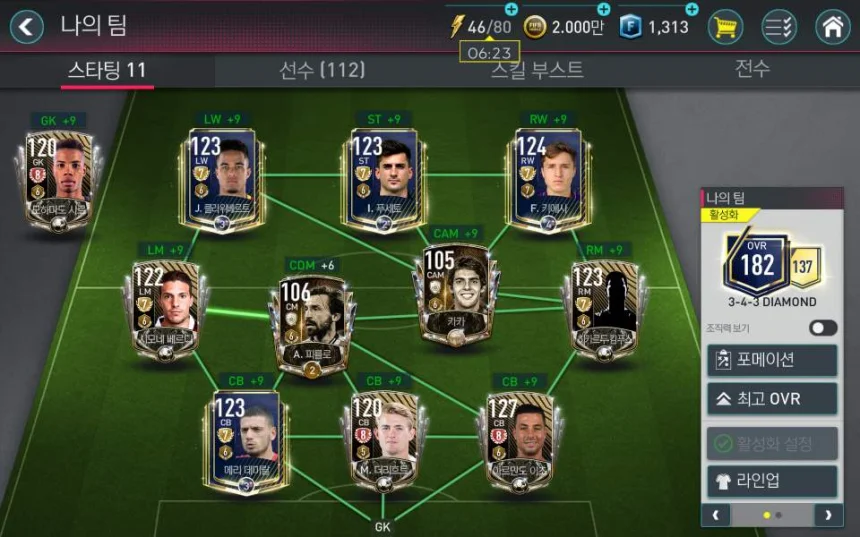The height and width of the screenshot is (537, 860).
Task: Open the shopping cart store
Action: click(725, 27)
